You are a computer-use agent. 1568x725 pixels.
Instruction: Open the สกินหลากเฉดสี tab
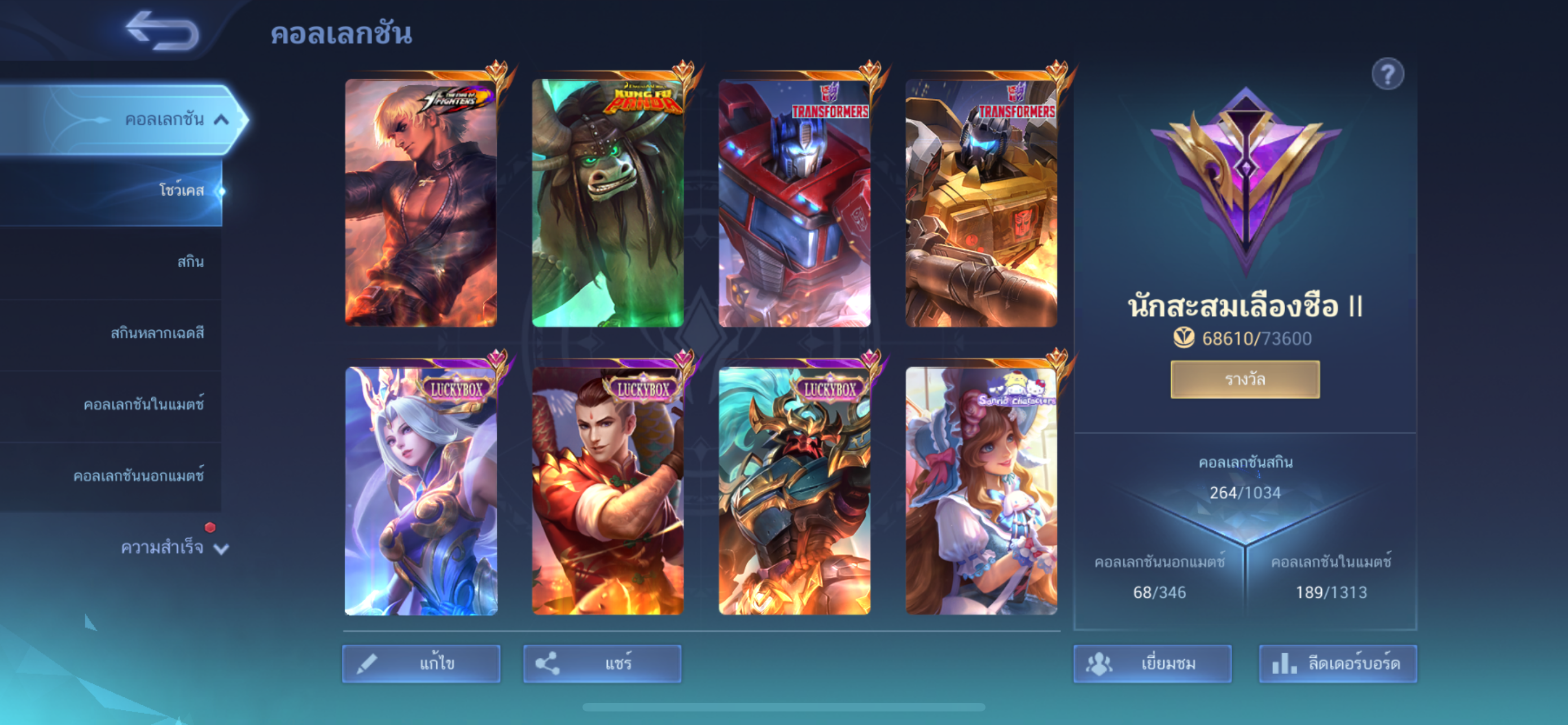click(x=157, y=333)
